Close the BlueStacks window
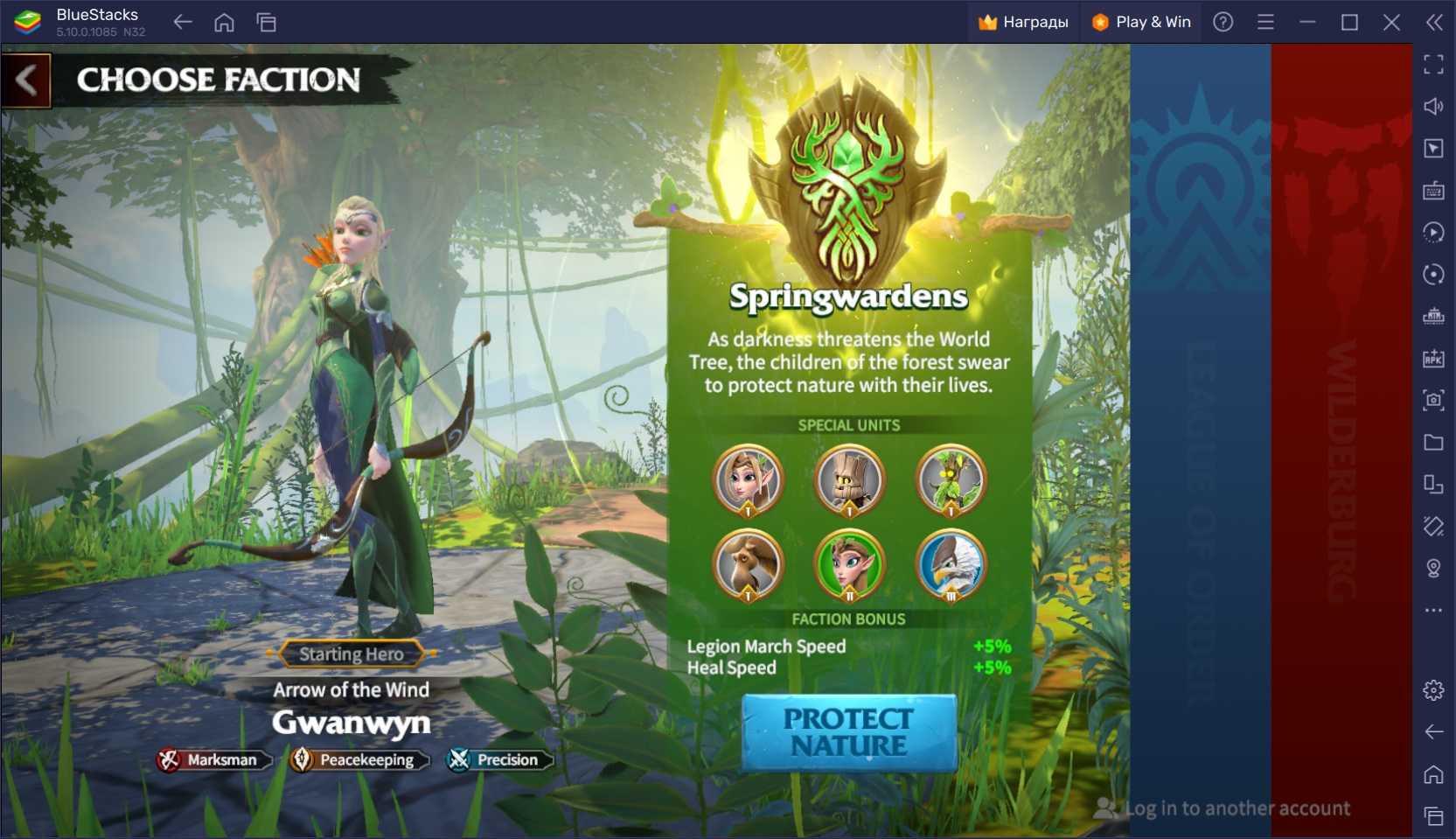This screenshot has width=1456, height=839. pyautogui.click(x=1391, y=22)
